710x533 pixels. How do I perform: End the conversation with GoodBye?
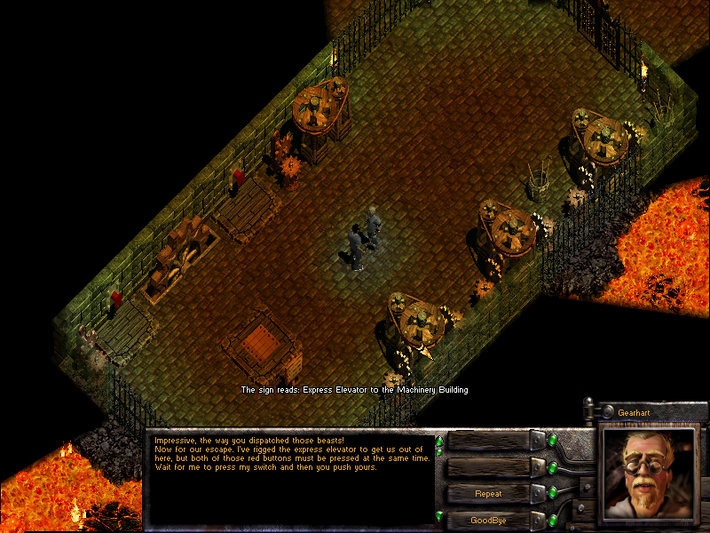488,520
